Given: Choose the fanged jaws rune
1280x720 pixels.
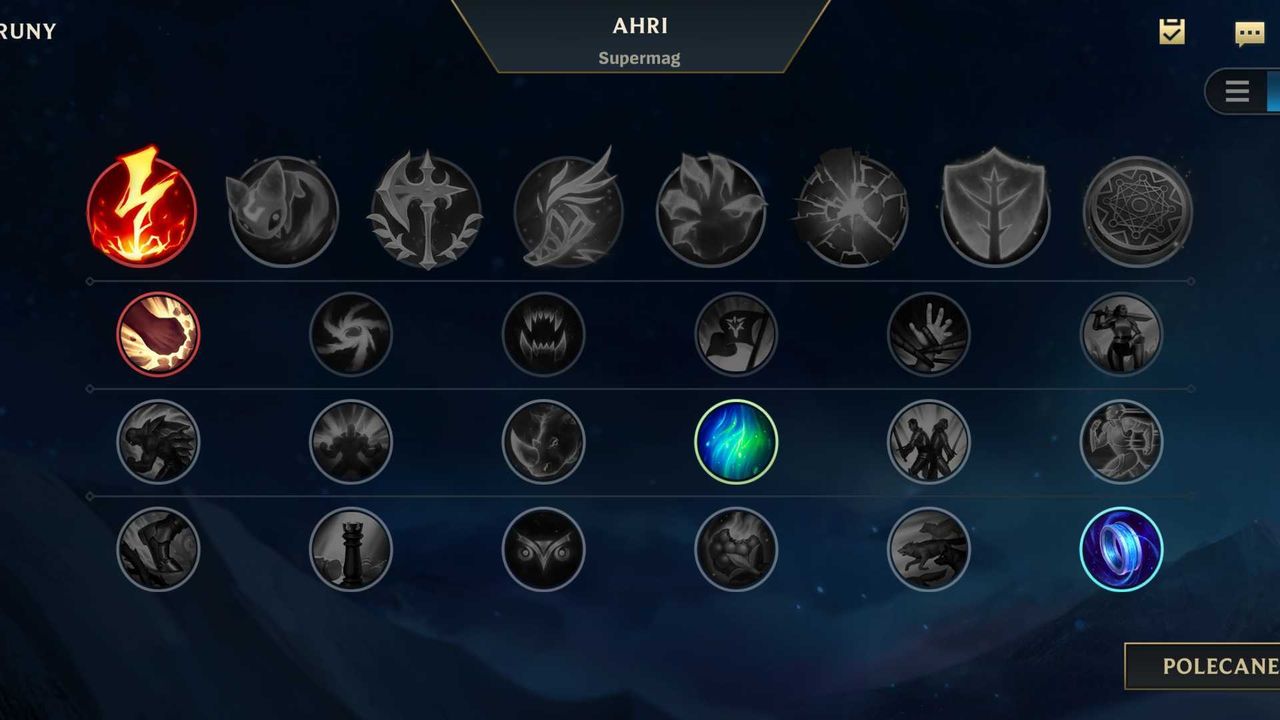Looking at the screenshot, I should point(543,334).
